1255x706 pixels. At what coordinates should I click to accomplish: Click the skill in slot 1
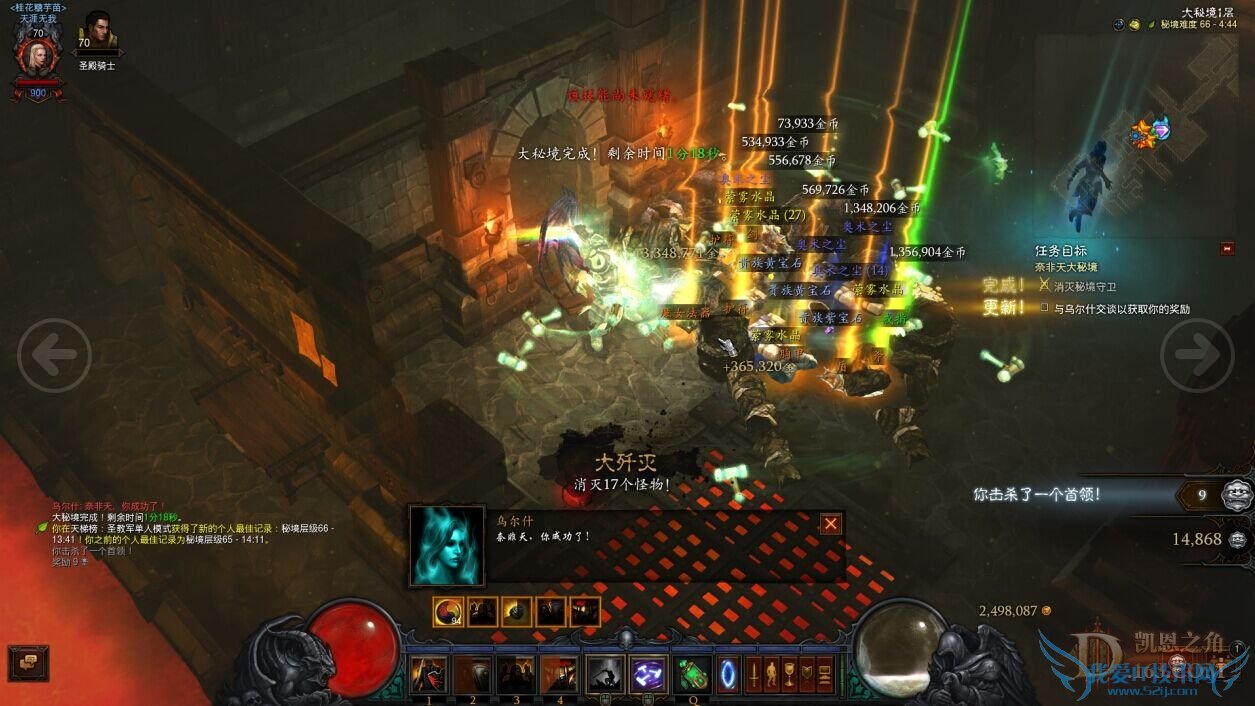coord(429,675)
